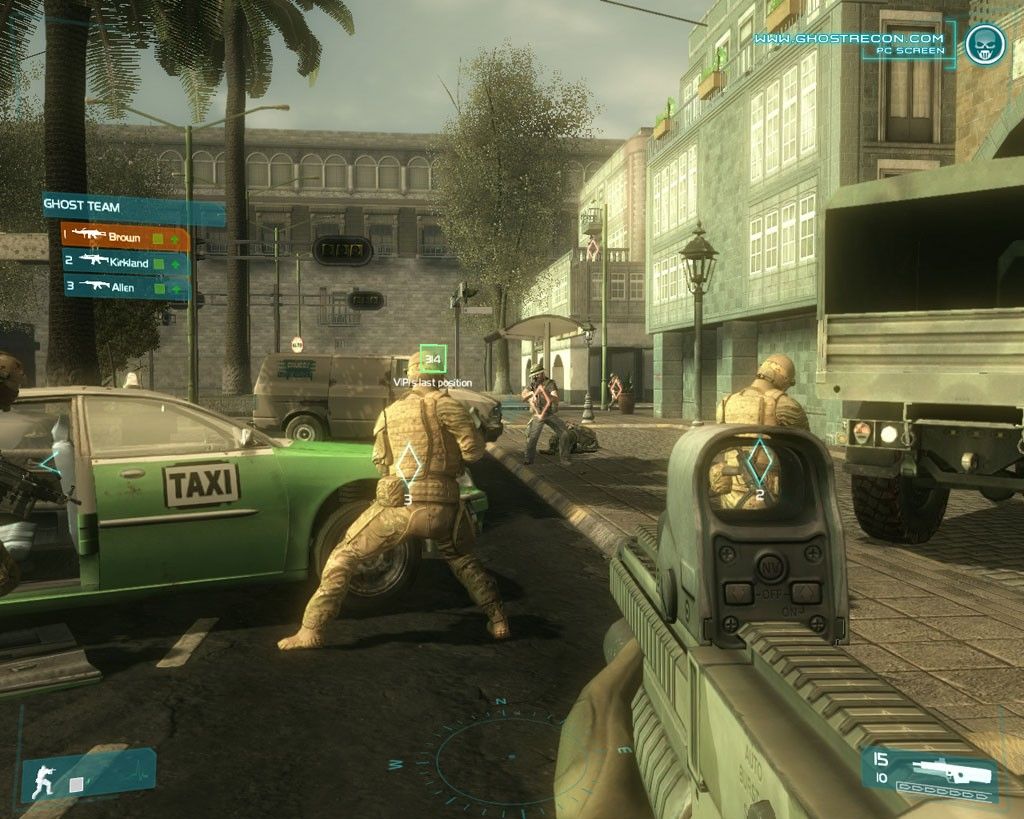Click the Ghost Team header

[130, 207]
